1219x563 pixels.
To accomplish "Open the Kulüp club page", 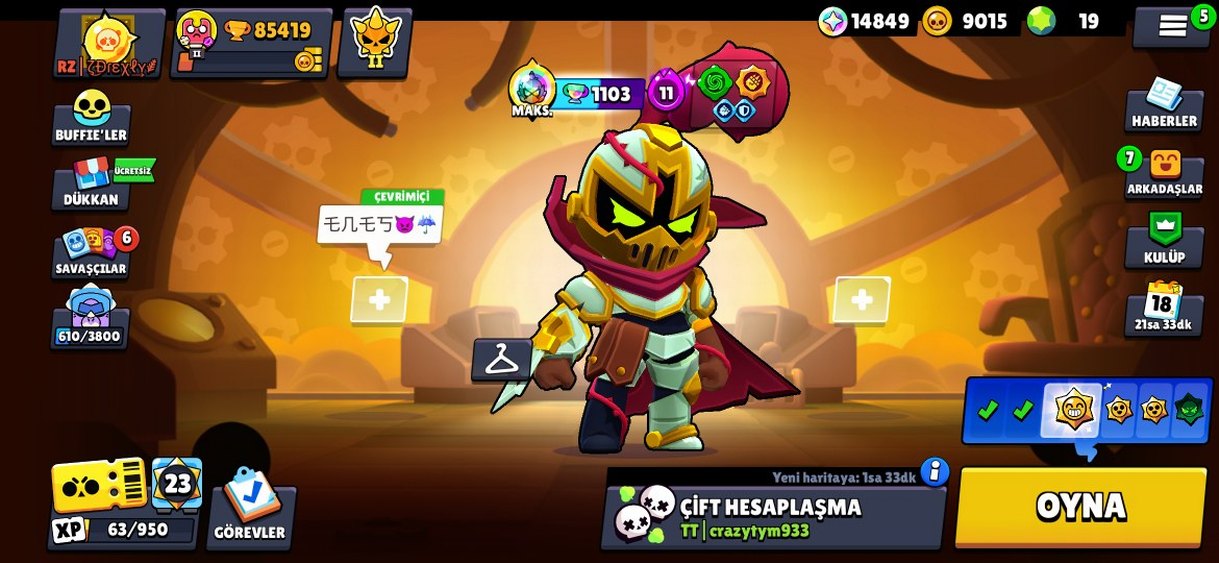I will [1164, 241].
